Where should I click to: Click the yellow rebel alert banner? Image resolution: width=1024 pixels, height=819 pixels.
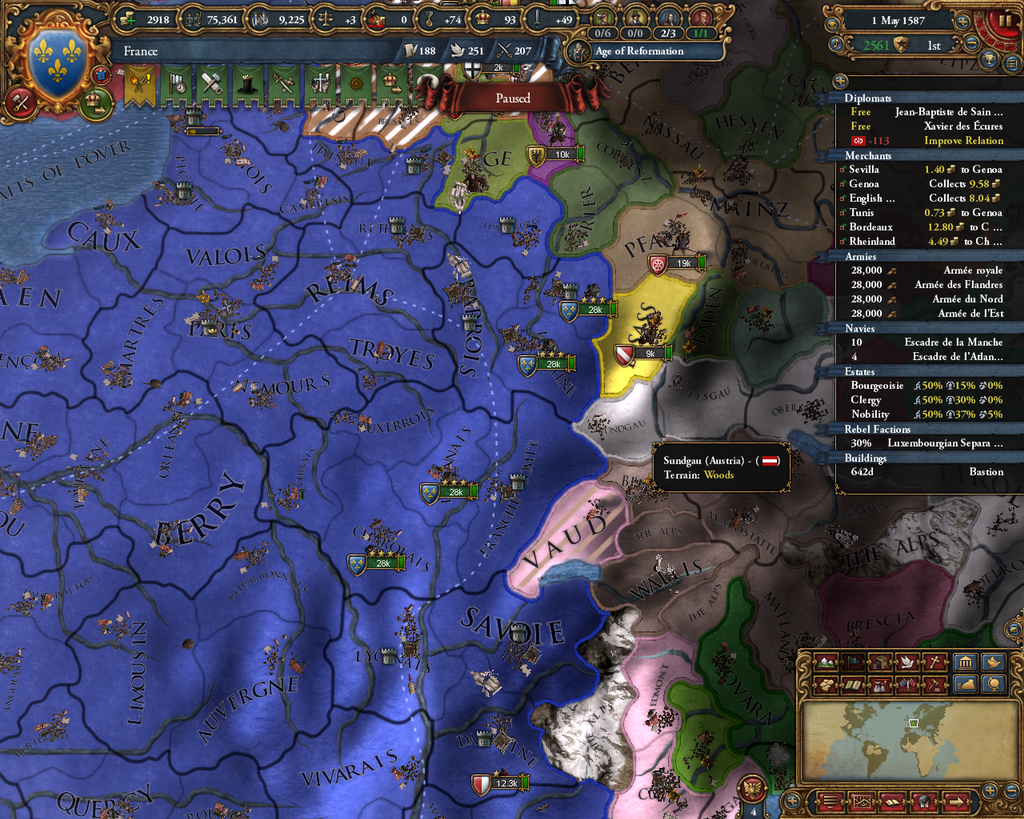click(x=141, y=86)
